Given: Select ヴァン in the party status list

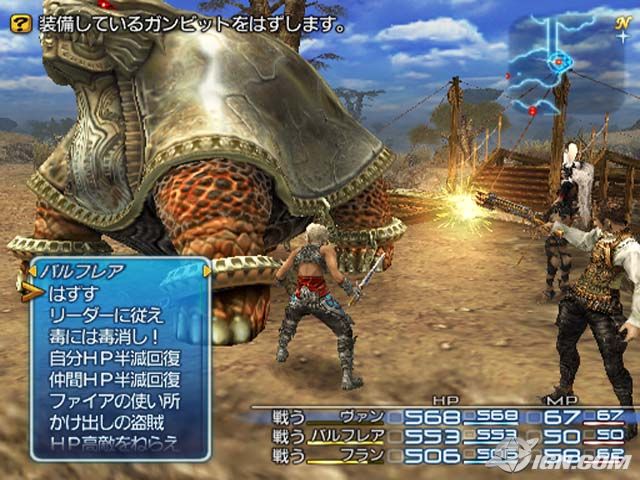Looking at the screenshot, I should 360,417.
